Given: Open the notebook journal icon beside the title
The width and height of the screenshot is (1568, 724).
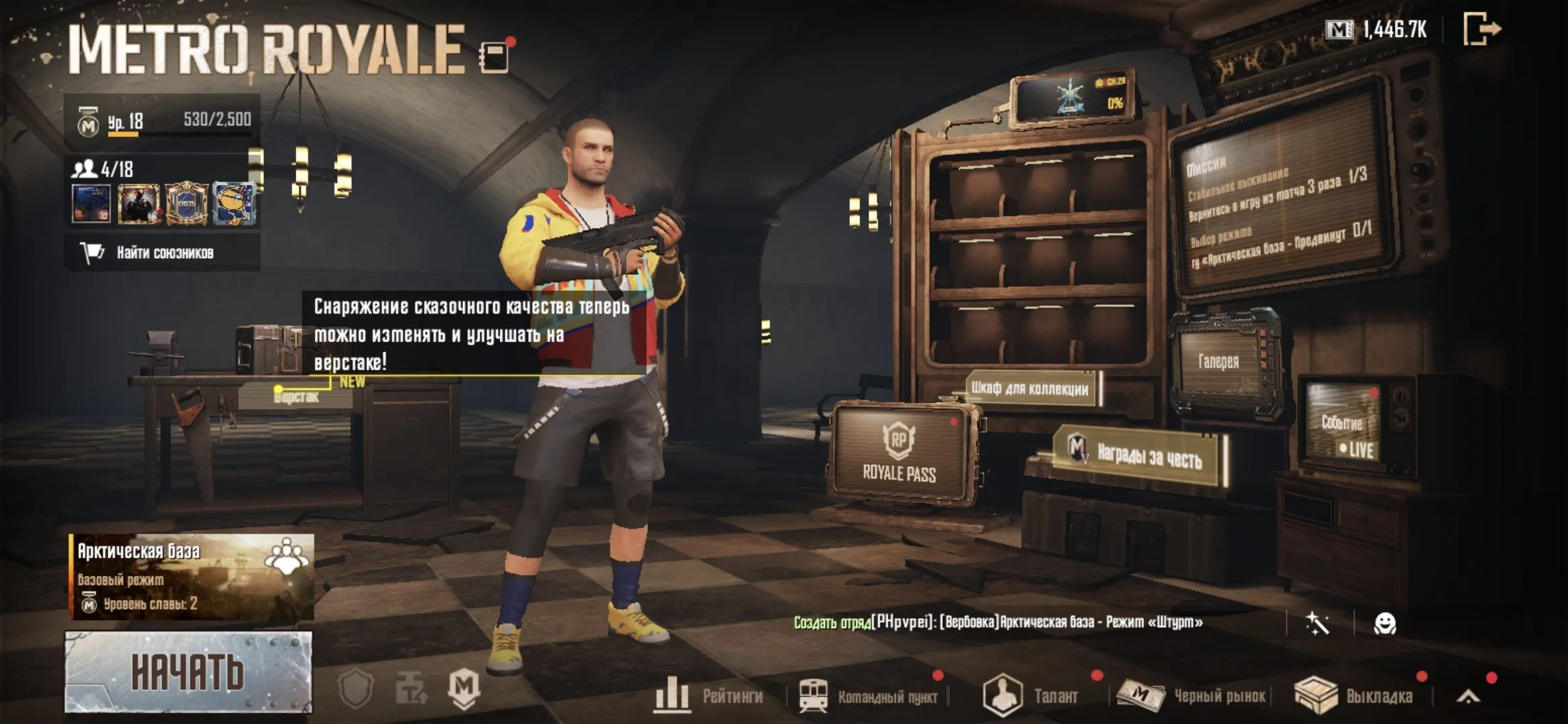Looking at the screenshot, I should [x=494, y=57].
